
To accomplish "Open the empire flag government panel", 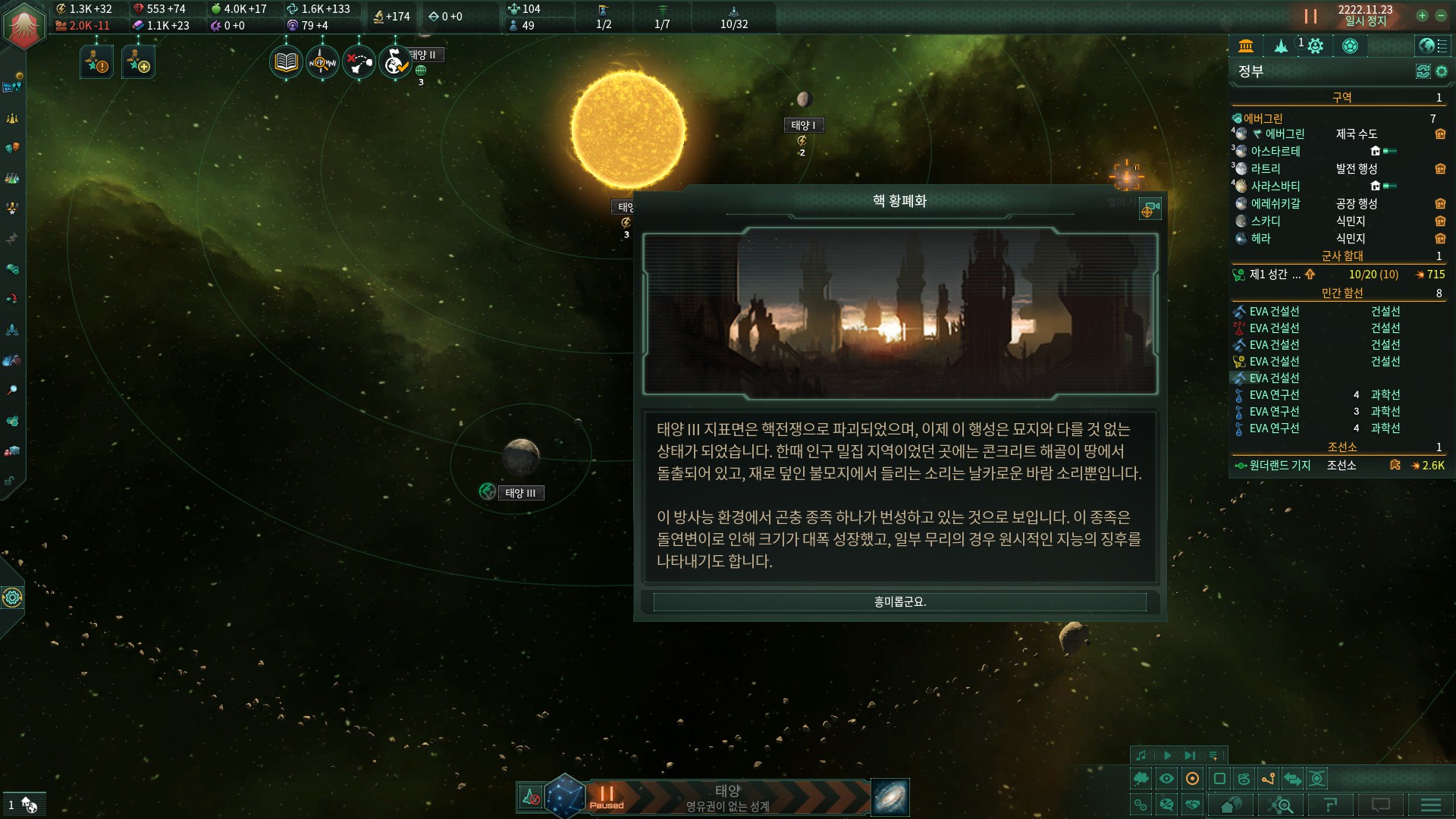I will [x=24, y=27].
